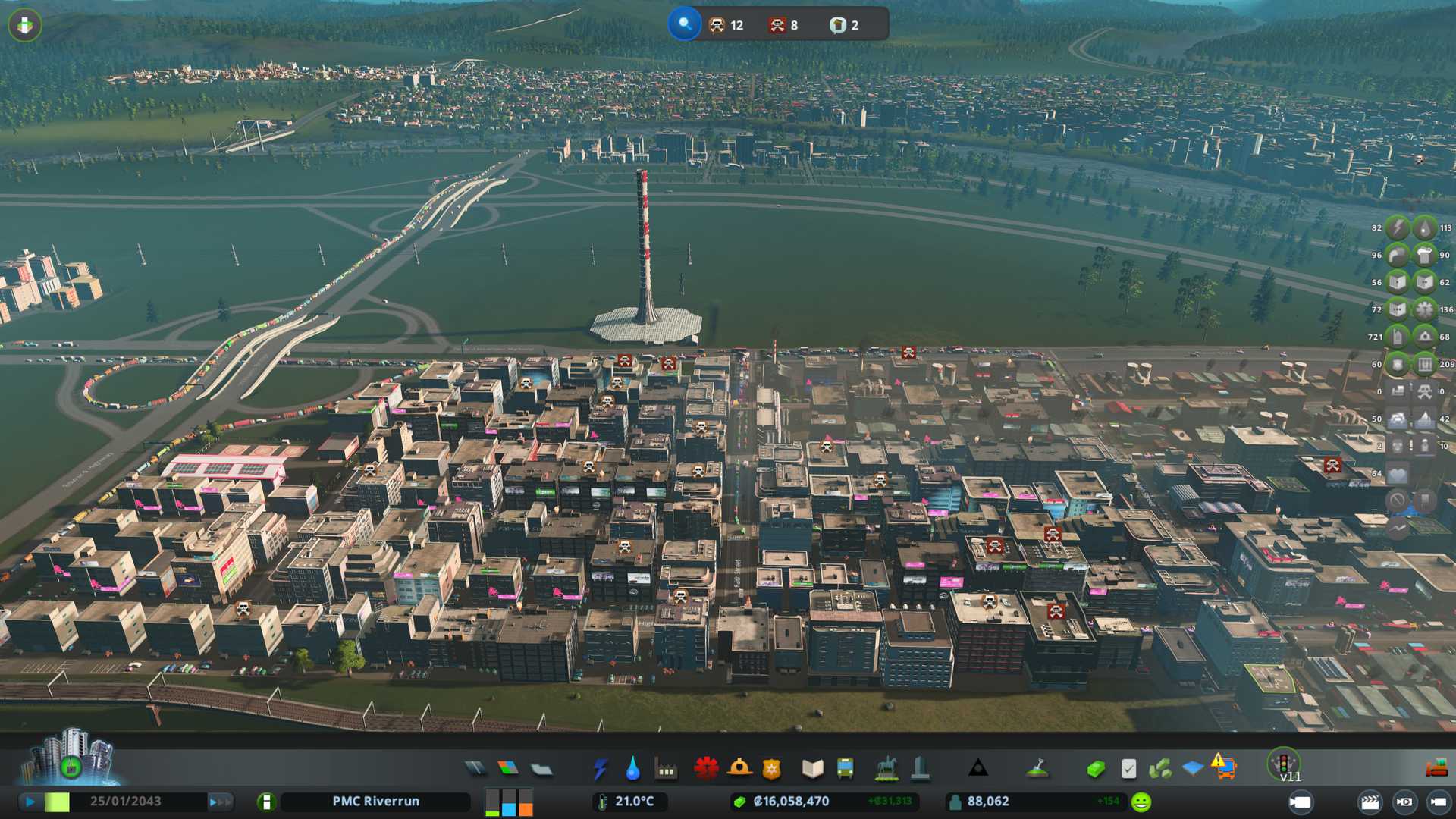1456x819 pixels.
Task: Toggle the game pause/play button
Action: [x=30, y=802]
